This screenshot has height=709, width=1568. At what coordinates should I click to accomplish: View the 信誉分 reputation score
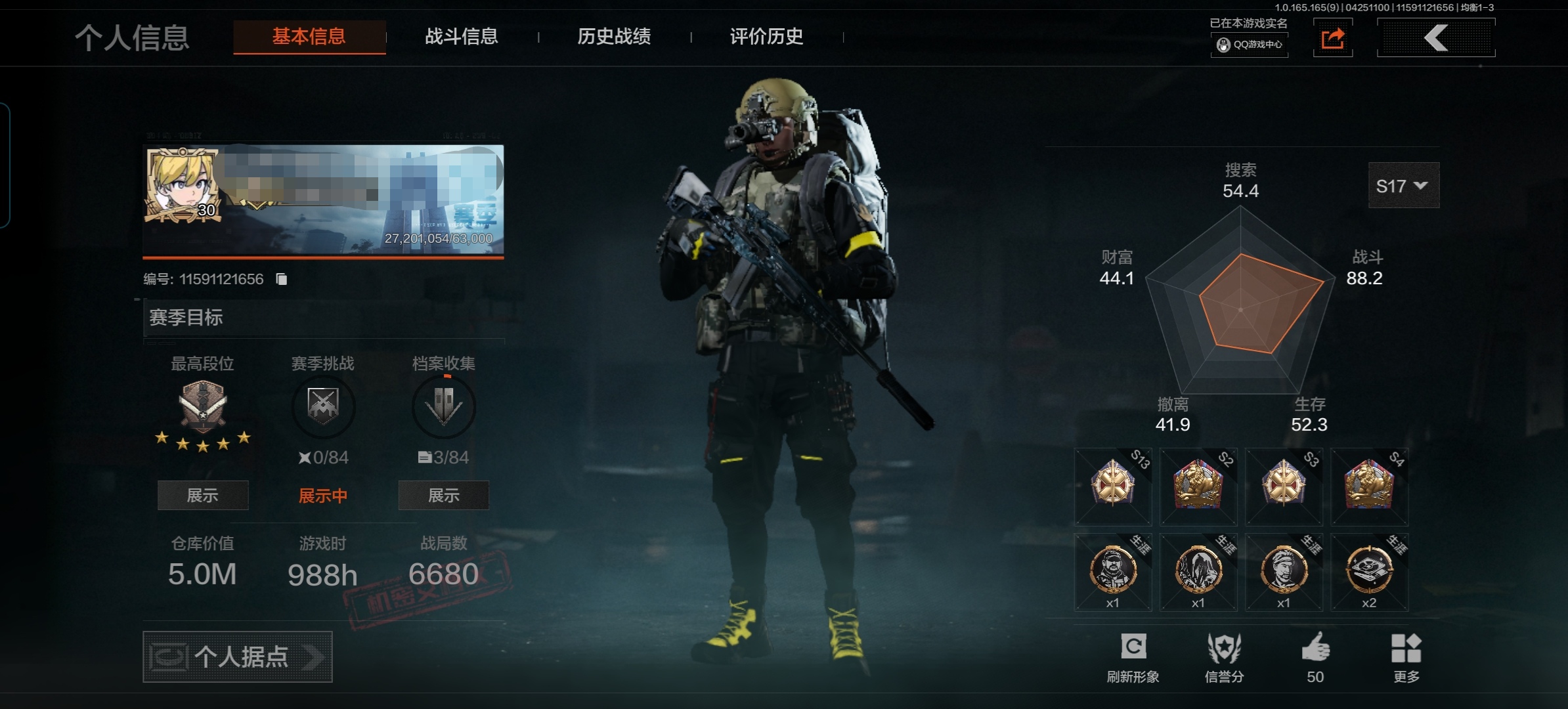tap(1224, 658)
